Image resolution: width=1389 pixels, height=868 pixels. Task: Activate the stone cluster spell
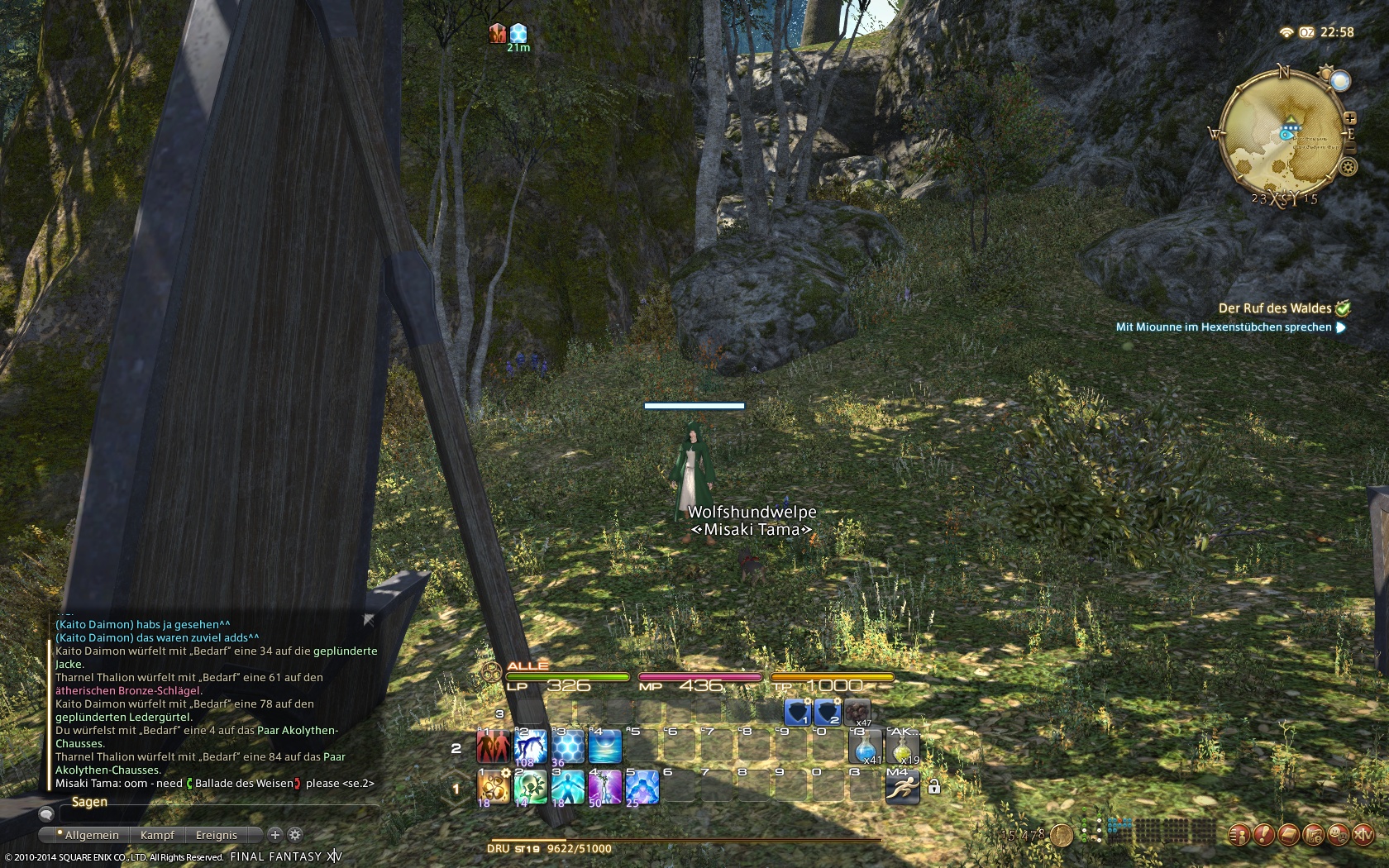tap(494, 787)
